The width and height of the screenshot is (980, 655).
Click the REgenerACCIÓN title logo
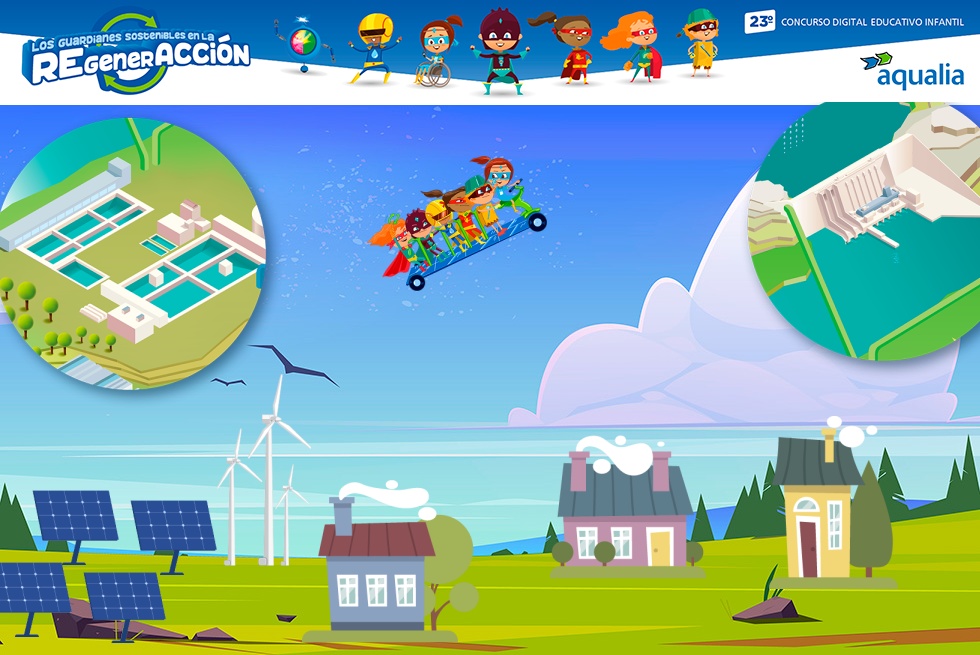tap(135, 55)
